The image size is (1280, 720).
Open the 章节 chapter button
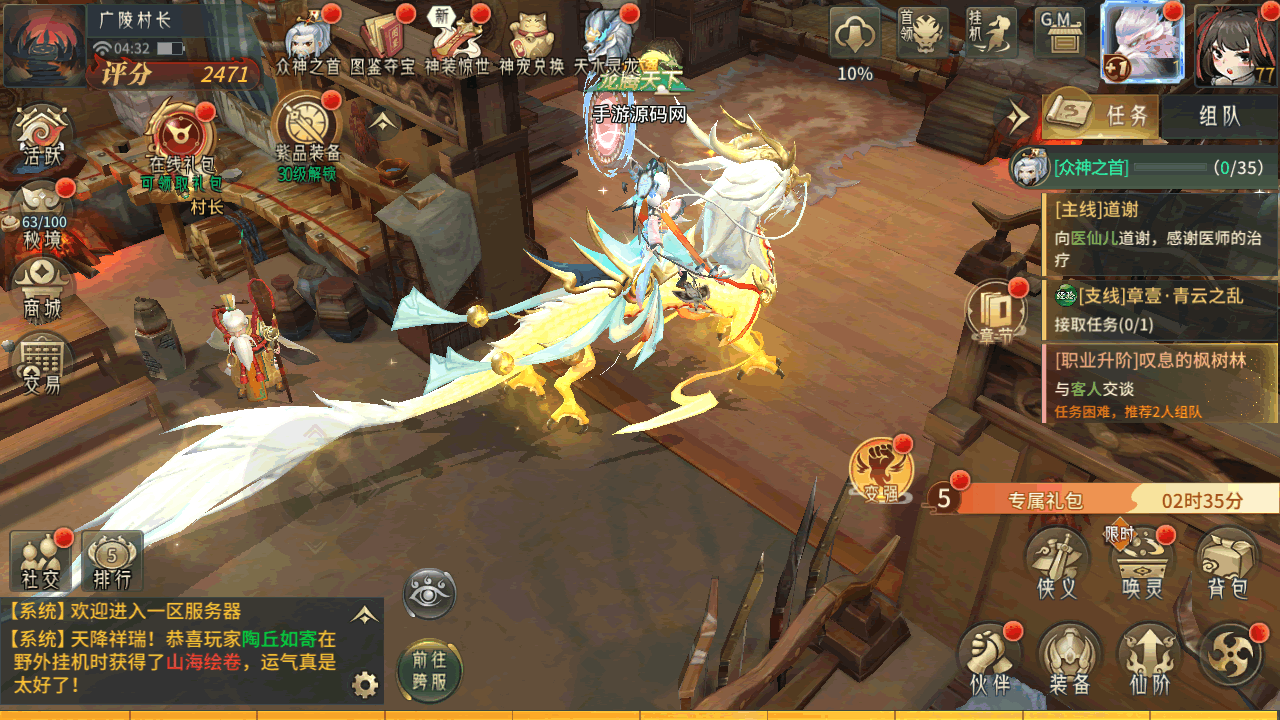[994, 311]
